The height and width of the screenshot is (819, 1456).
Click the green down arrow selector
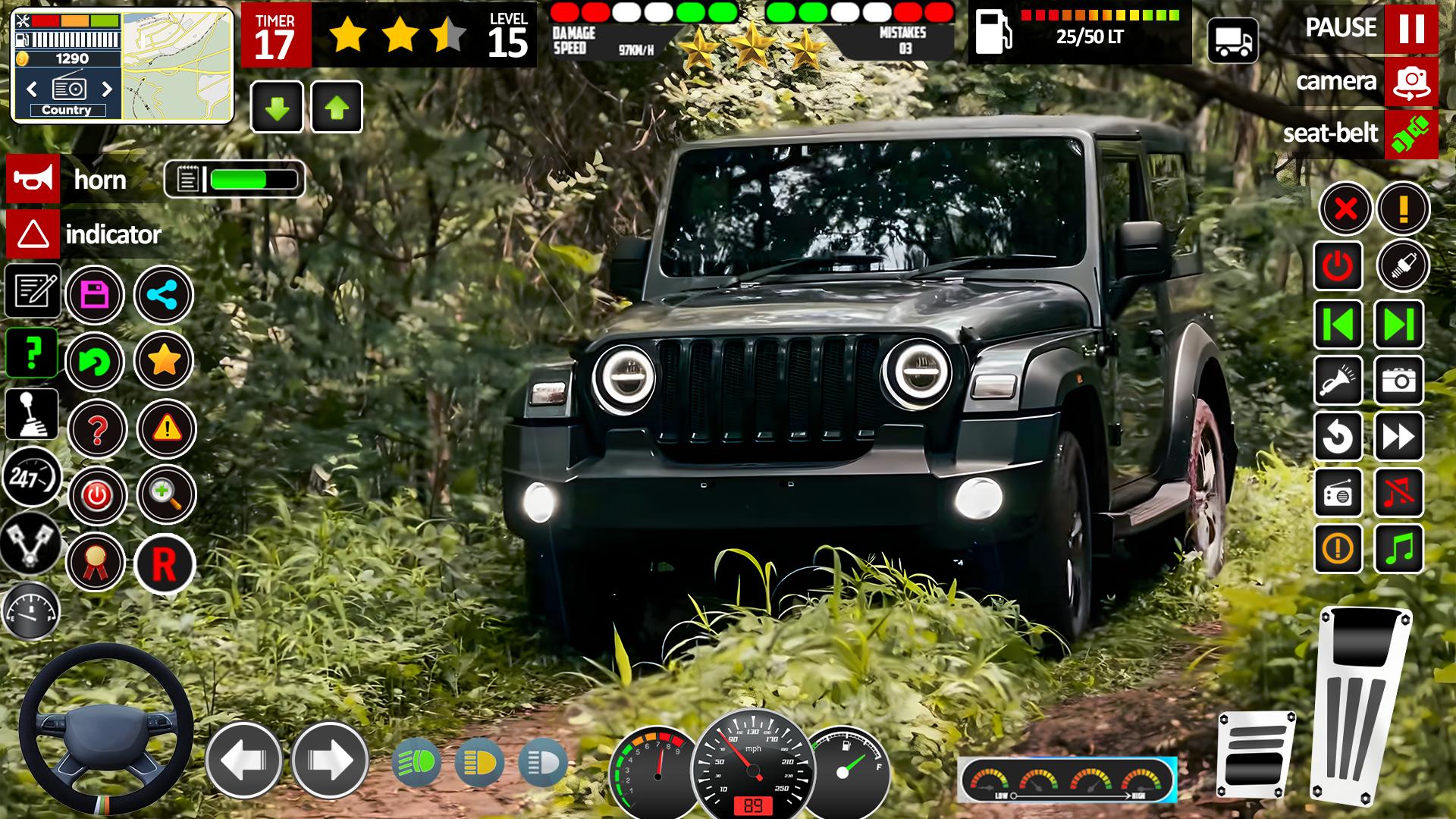click(x=277, y=106)
